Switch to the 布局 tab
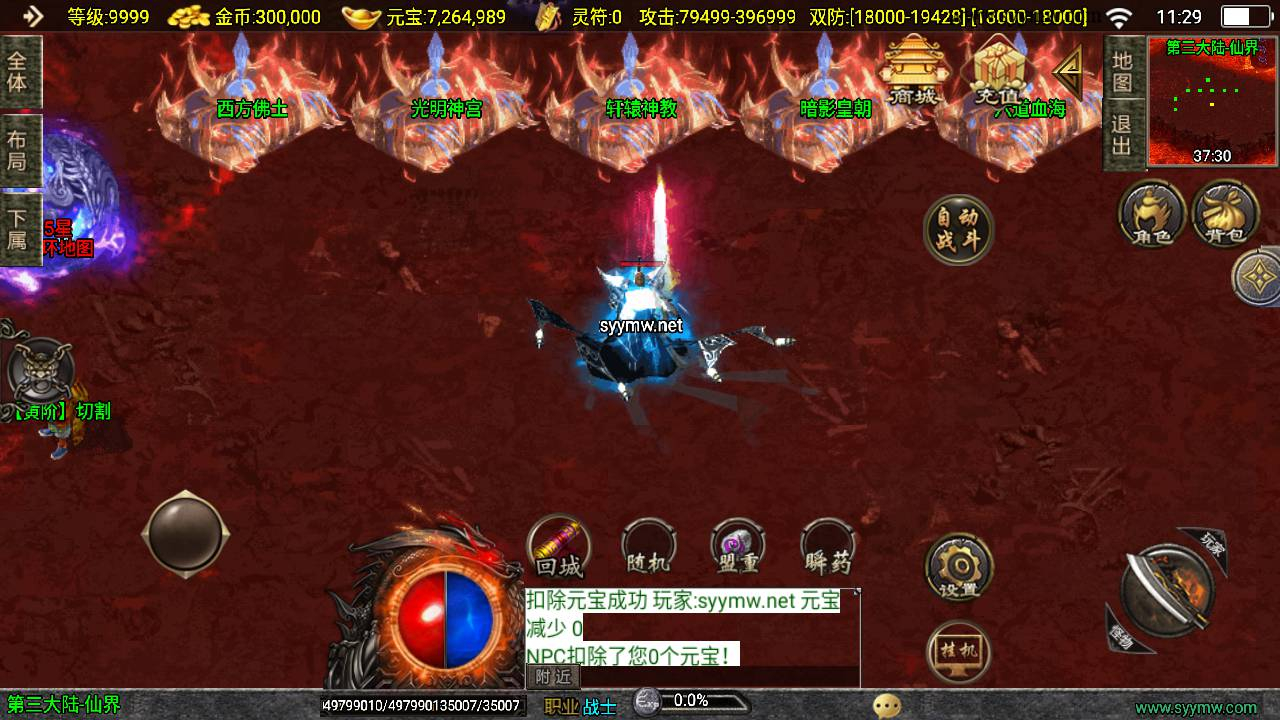Image resolution: width=1280 pixels, height=720 pixels. coord(19,150)
